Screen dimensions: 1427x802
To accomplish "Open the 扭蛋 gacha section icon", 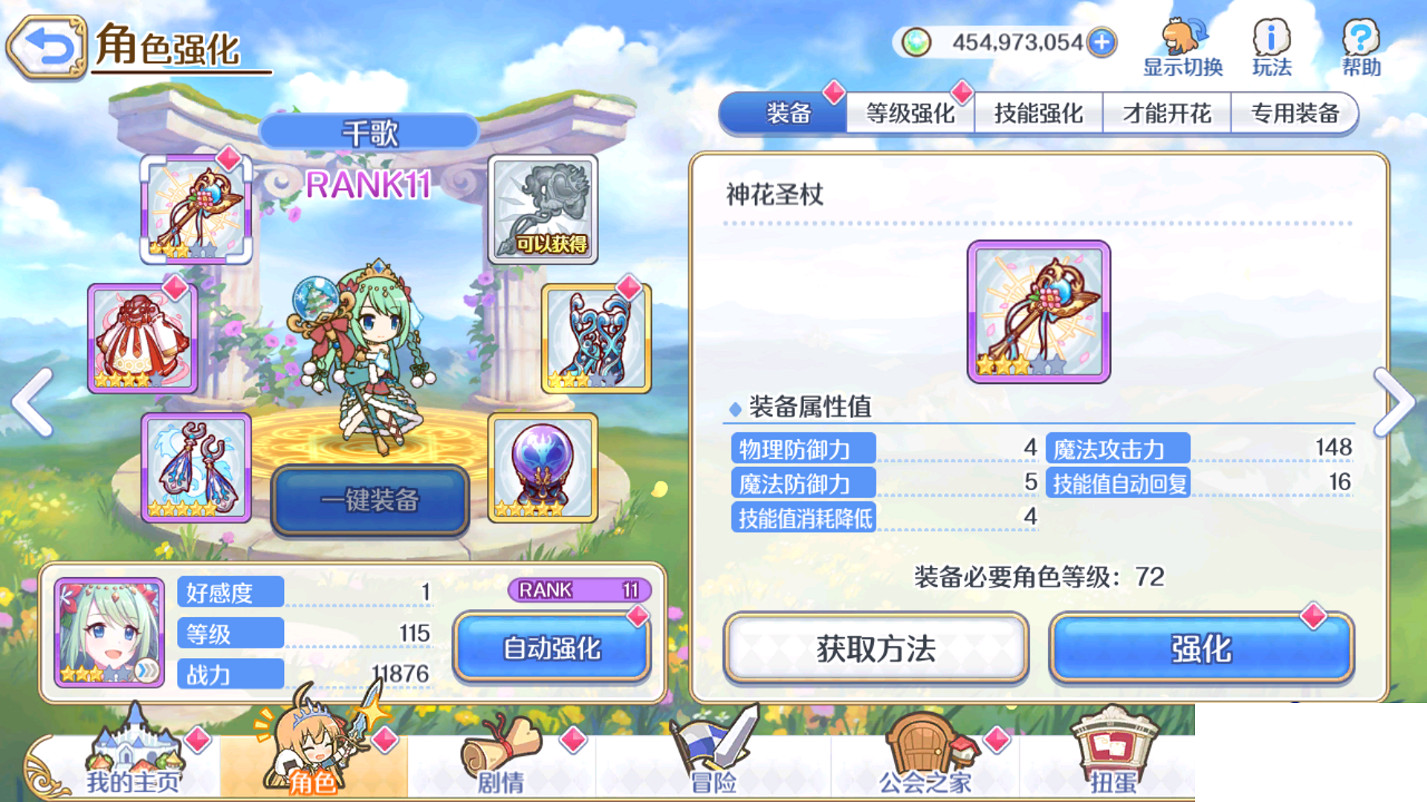I will [1115, 760].
